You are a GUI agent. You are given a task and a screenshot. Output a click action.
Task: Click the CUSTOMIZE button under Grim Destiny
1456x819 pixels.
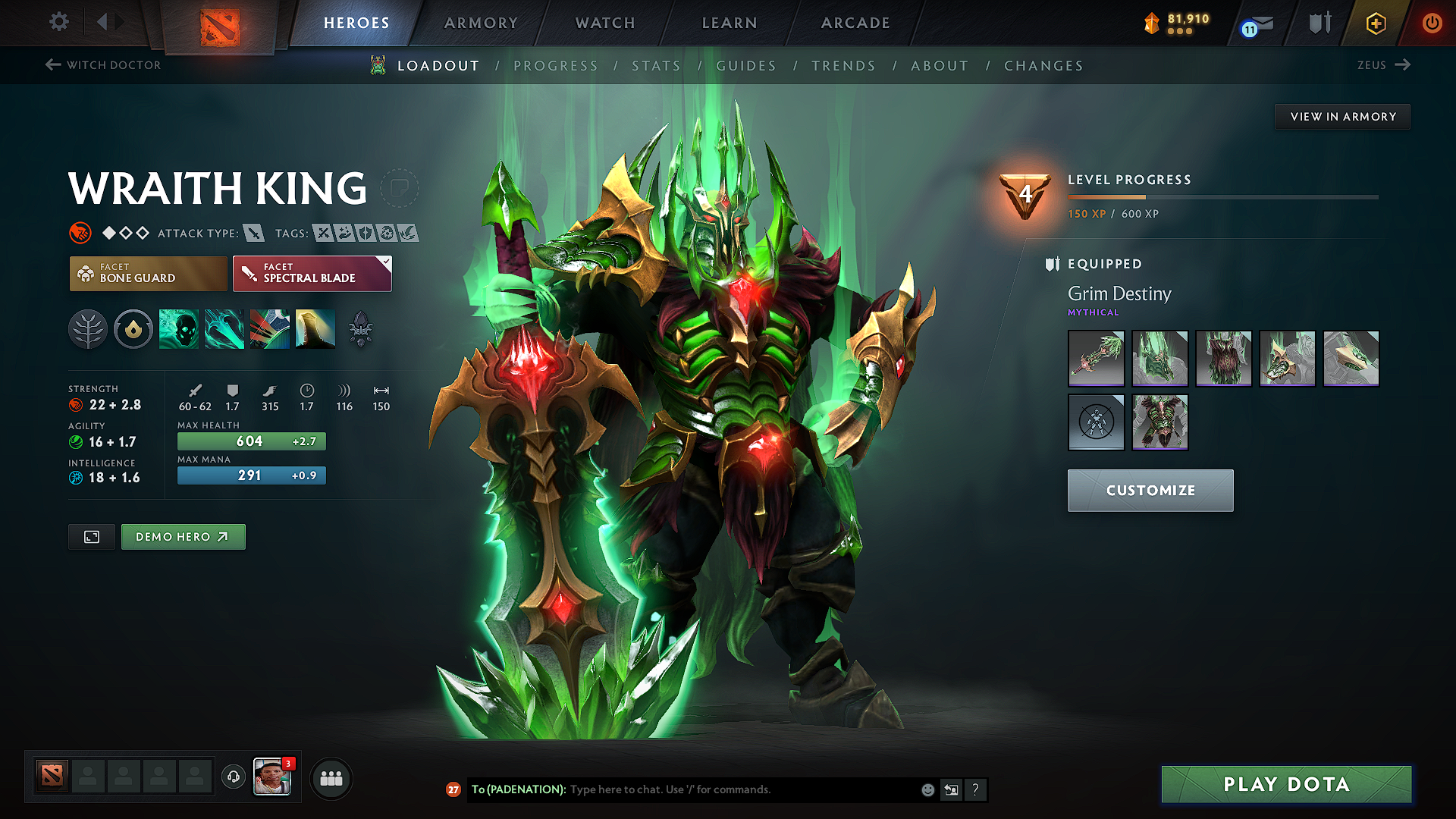(1150, 490)
